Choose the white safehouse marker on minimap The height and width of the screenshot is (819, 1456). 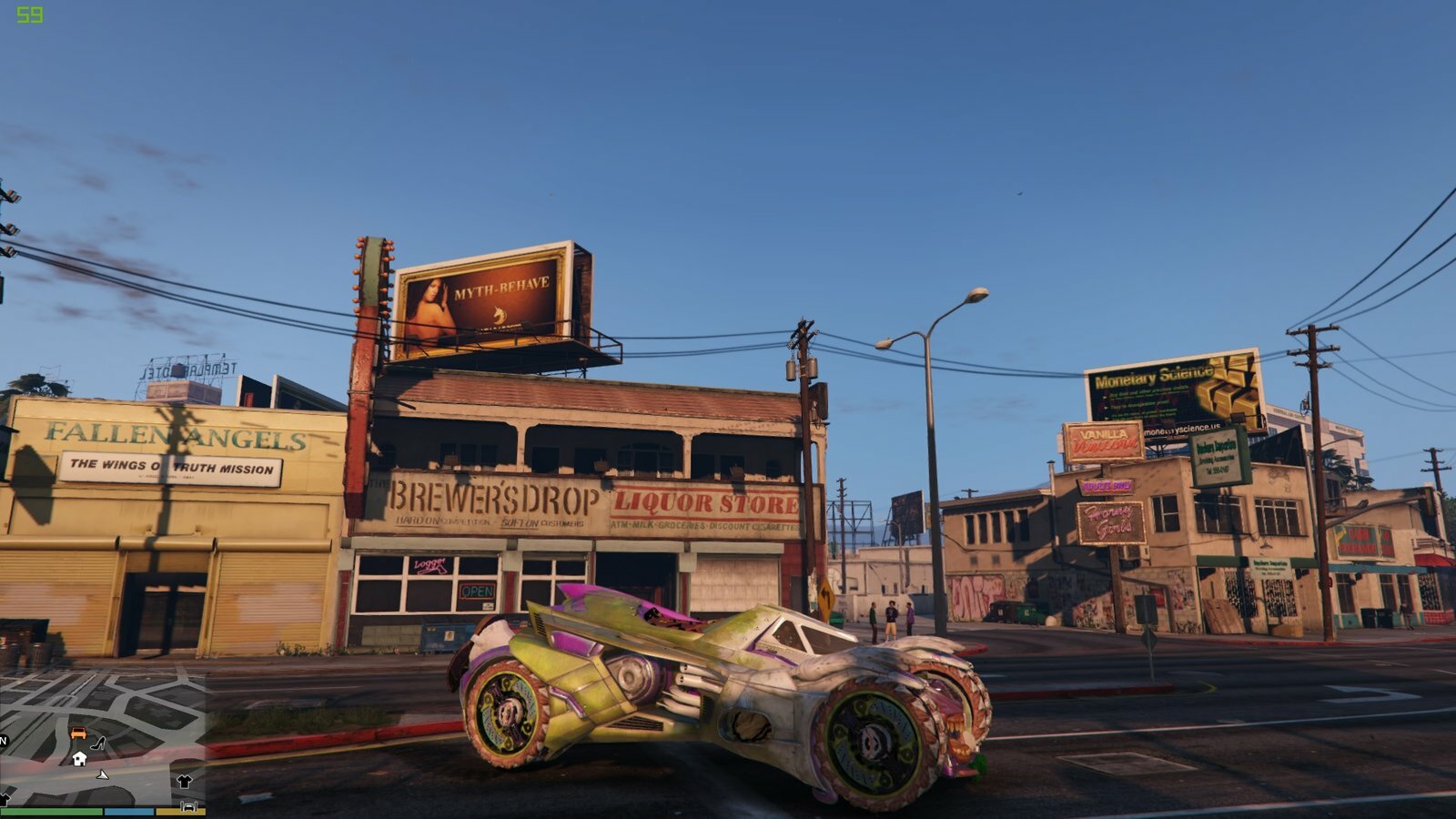point(79,758)
